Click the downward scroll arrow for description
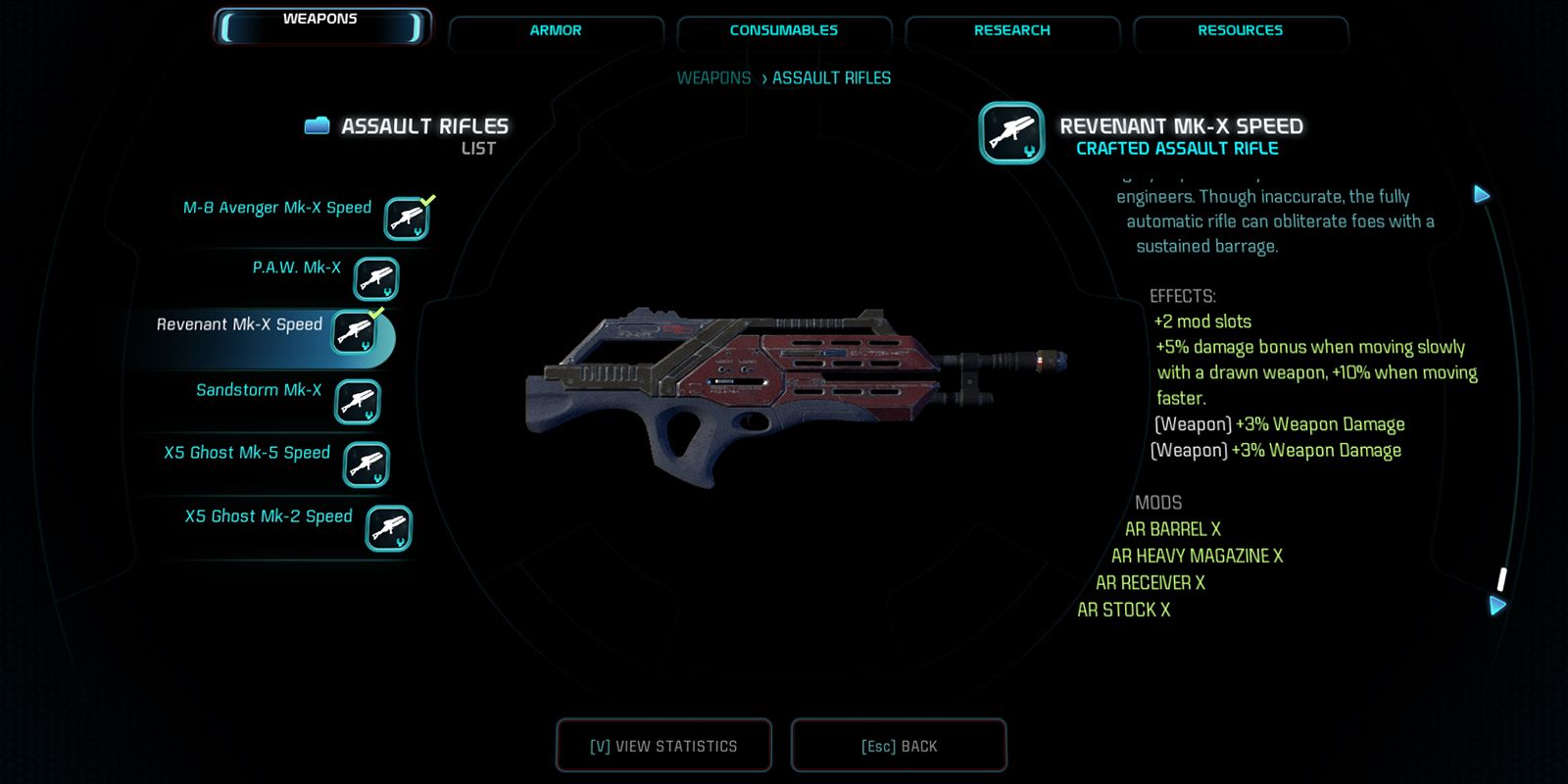 pos(1495,605)
